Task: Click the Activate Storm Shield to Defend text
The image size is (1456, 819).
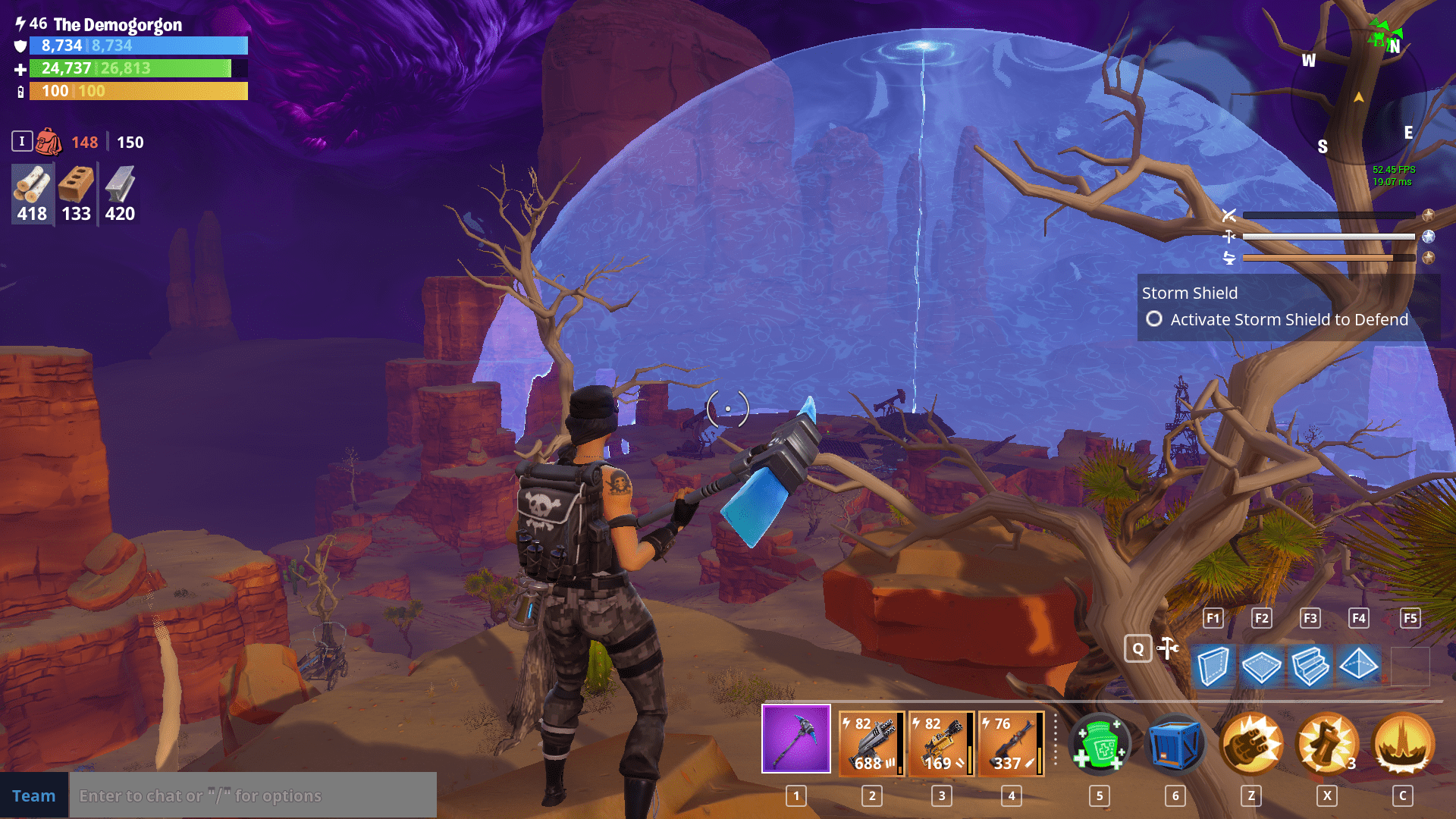Action: (x=1288, y=319)
